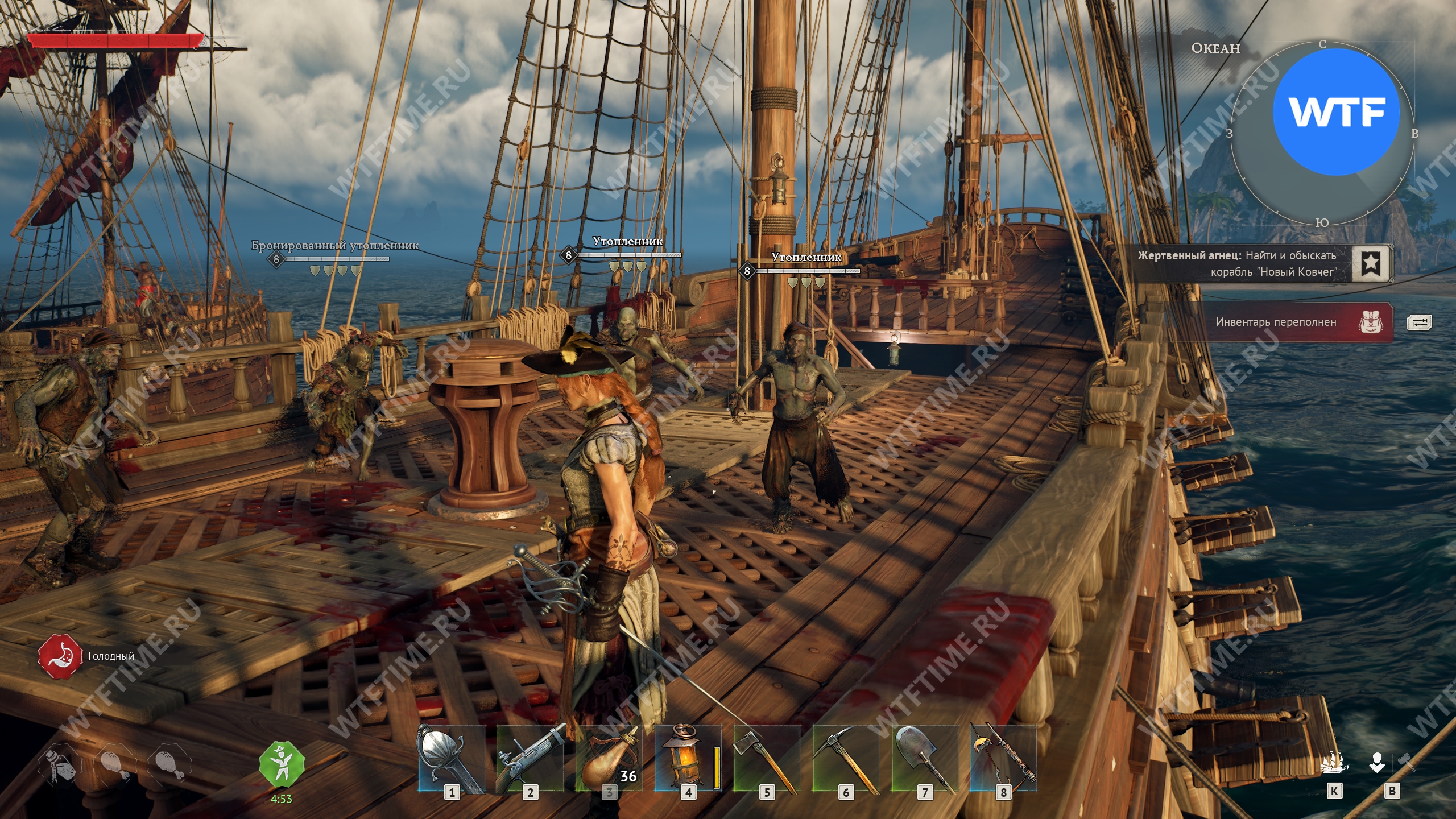The height and width of the screenshot is (819, 1456).
Task: Open the character silhouette icon
Action: click(1376, 763)
